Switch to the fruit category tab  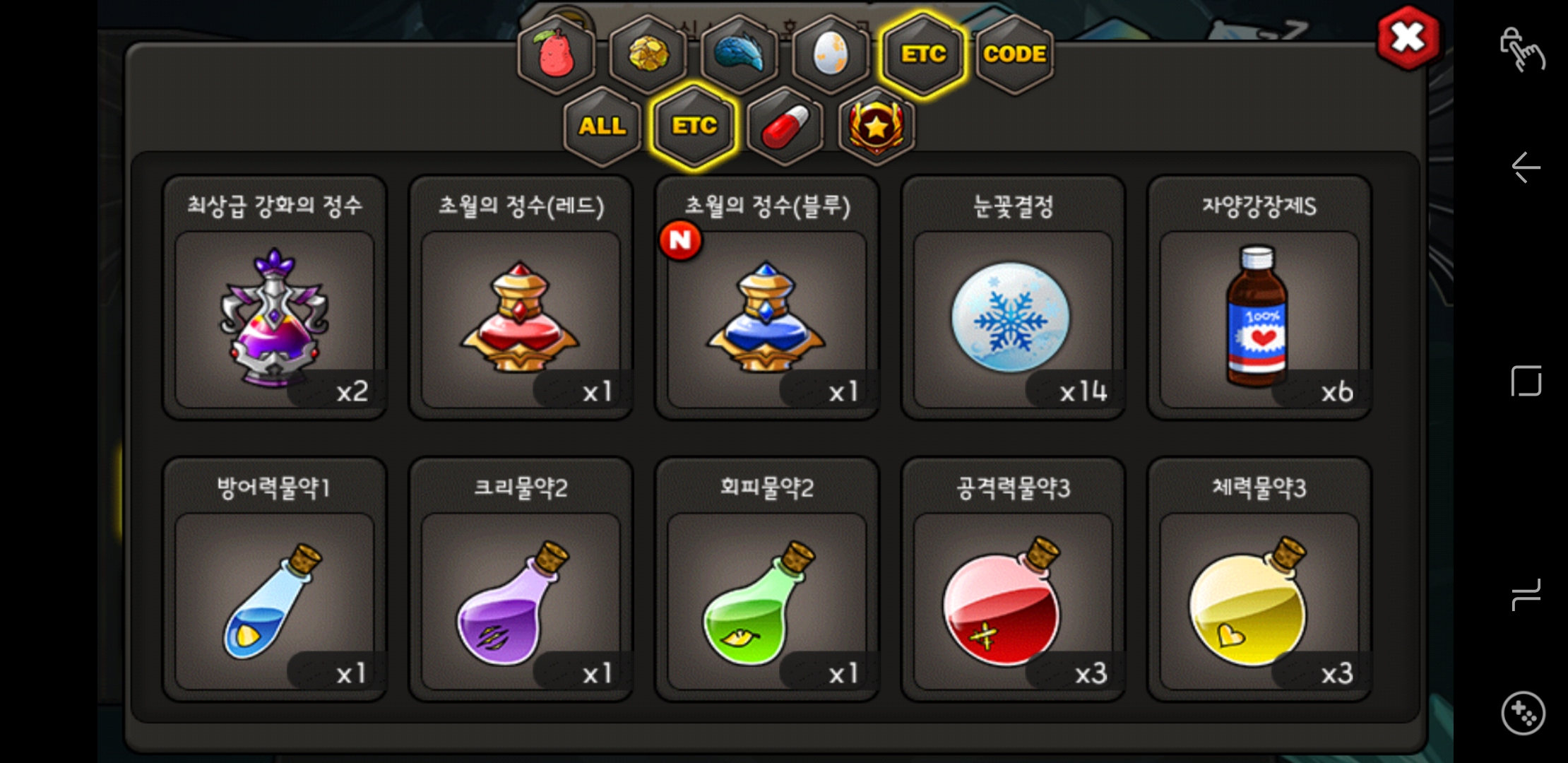point(556,54)
